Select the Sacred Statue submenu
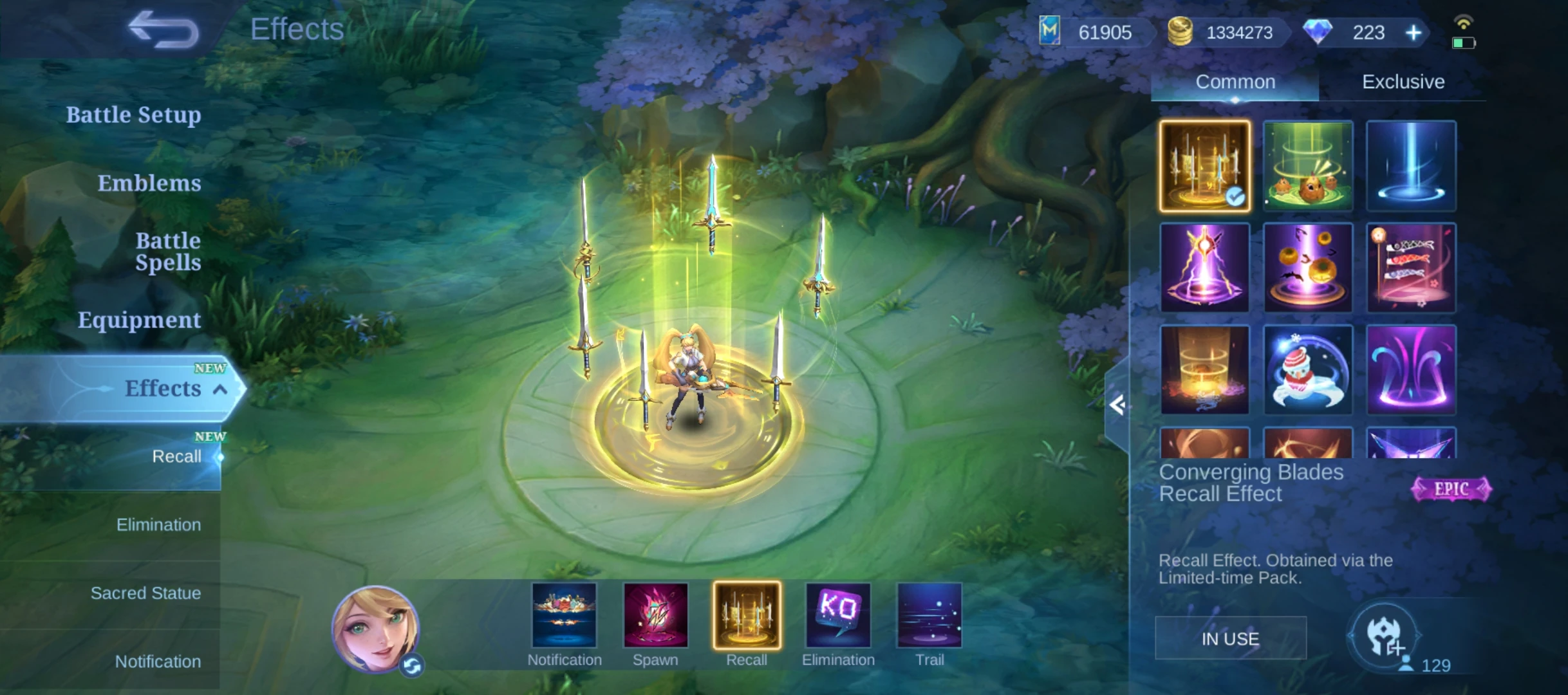This screenshot has width=1568, height=695. tap(145, 593)
